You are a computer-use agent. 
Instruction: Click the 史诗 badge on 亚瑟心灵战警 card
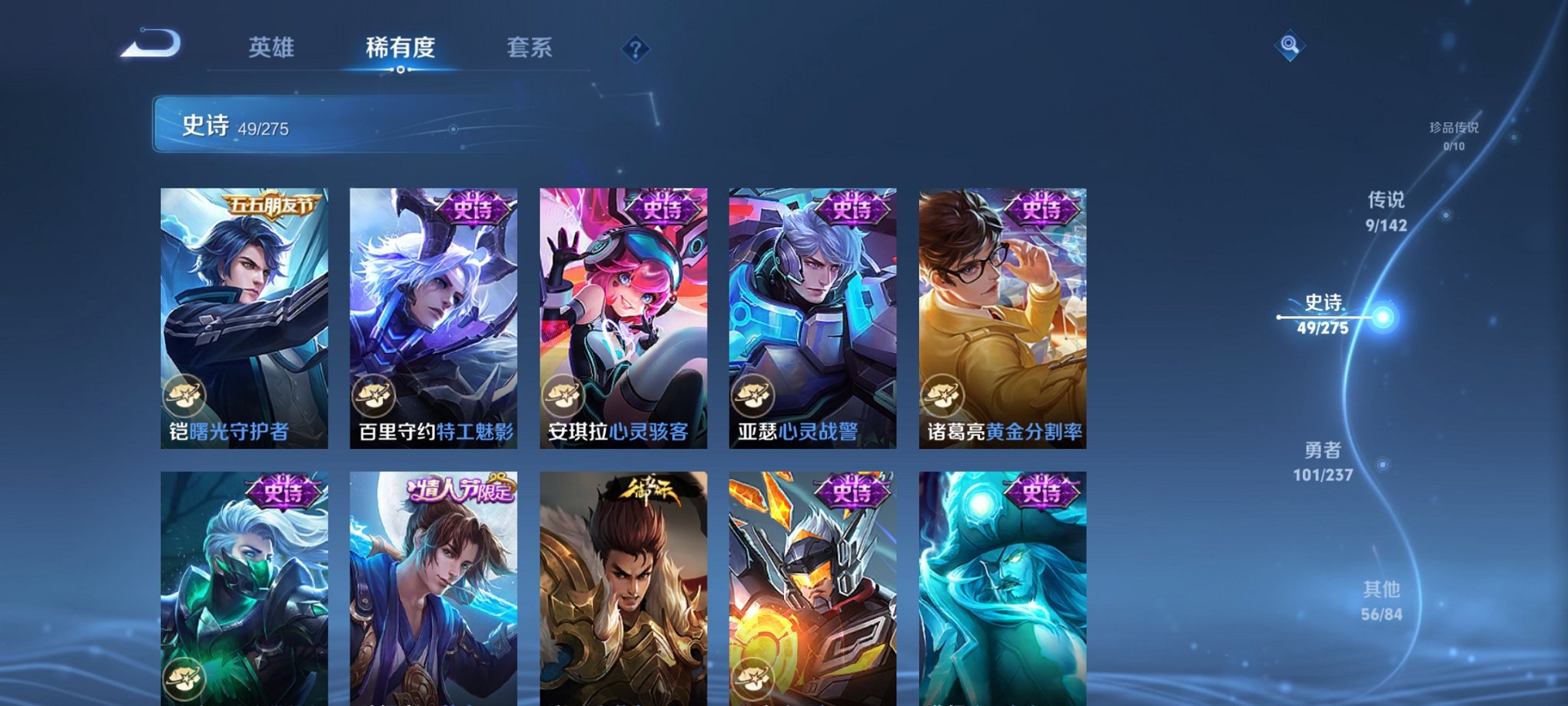[x=853, y=210]
